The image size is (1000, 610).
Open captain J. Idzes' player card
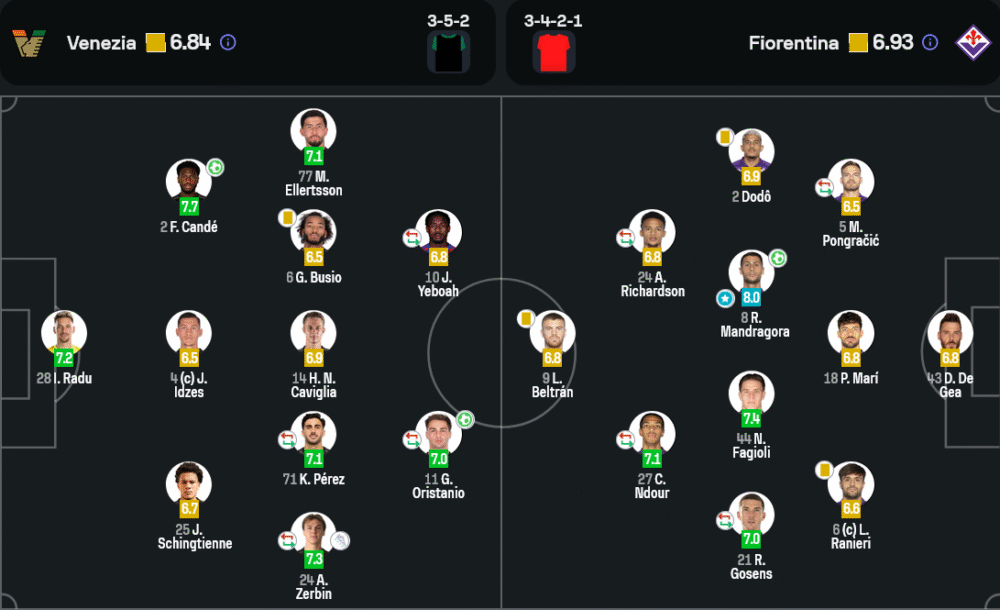coord(189,333)
